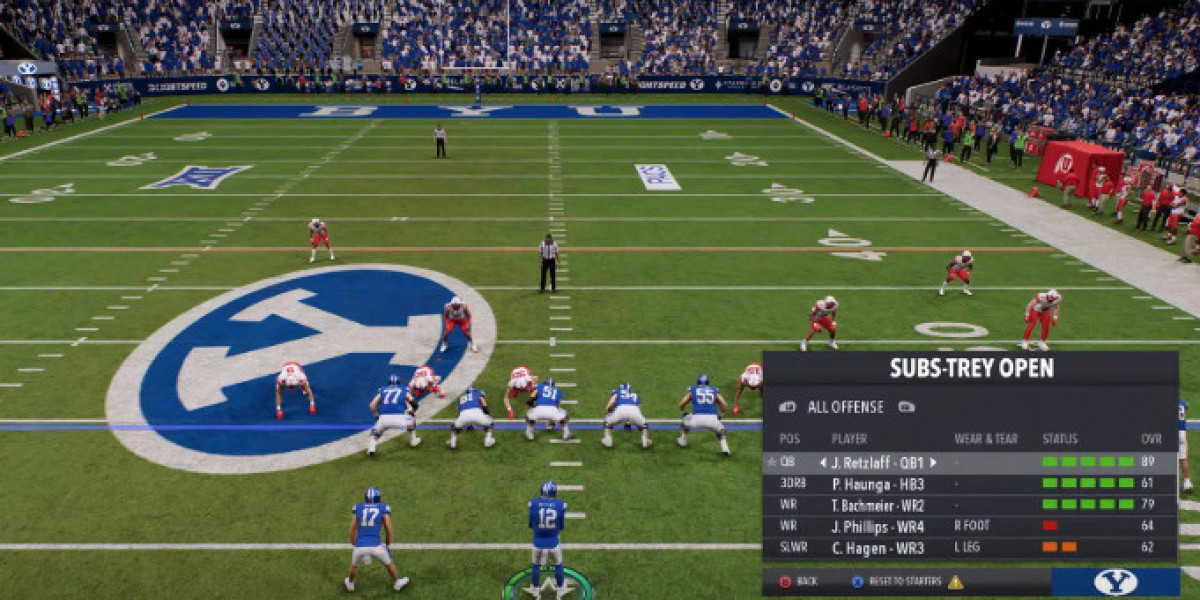The width and height of the screenshot is (1200, 600).
Task: Click the right arrow beside J. Retzlaff QB1
Action: pos(933,462)
